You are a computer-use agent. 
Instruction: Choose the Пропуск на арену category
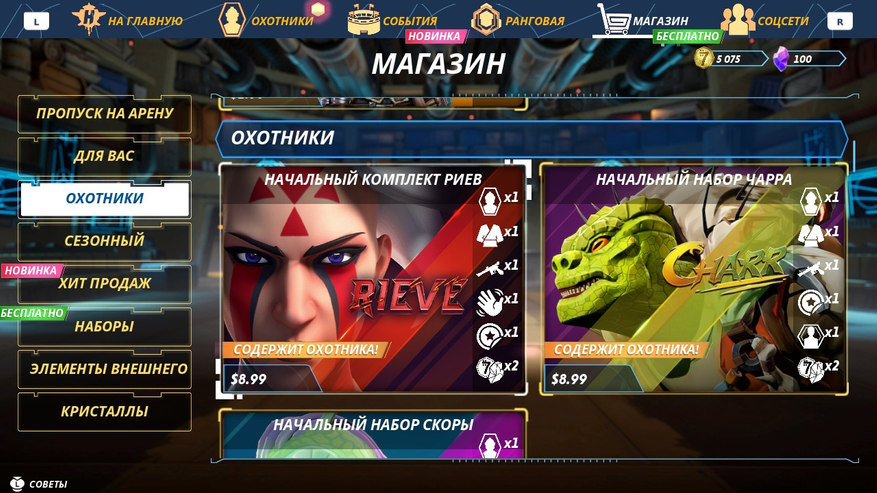coord(104,114)
